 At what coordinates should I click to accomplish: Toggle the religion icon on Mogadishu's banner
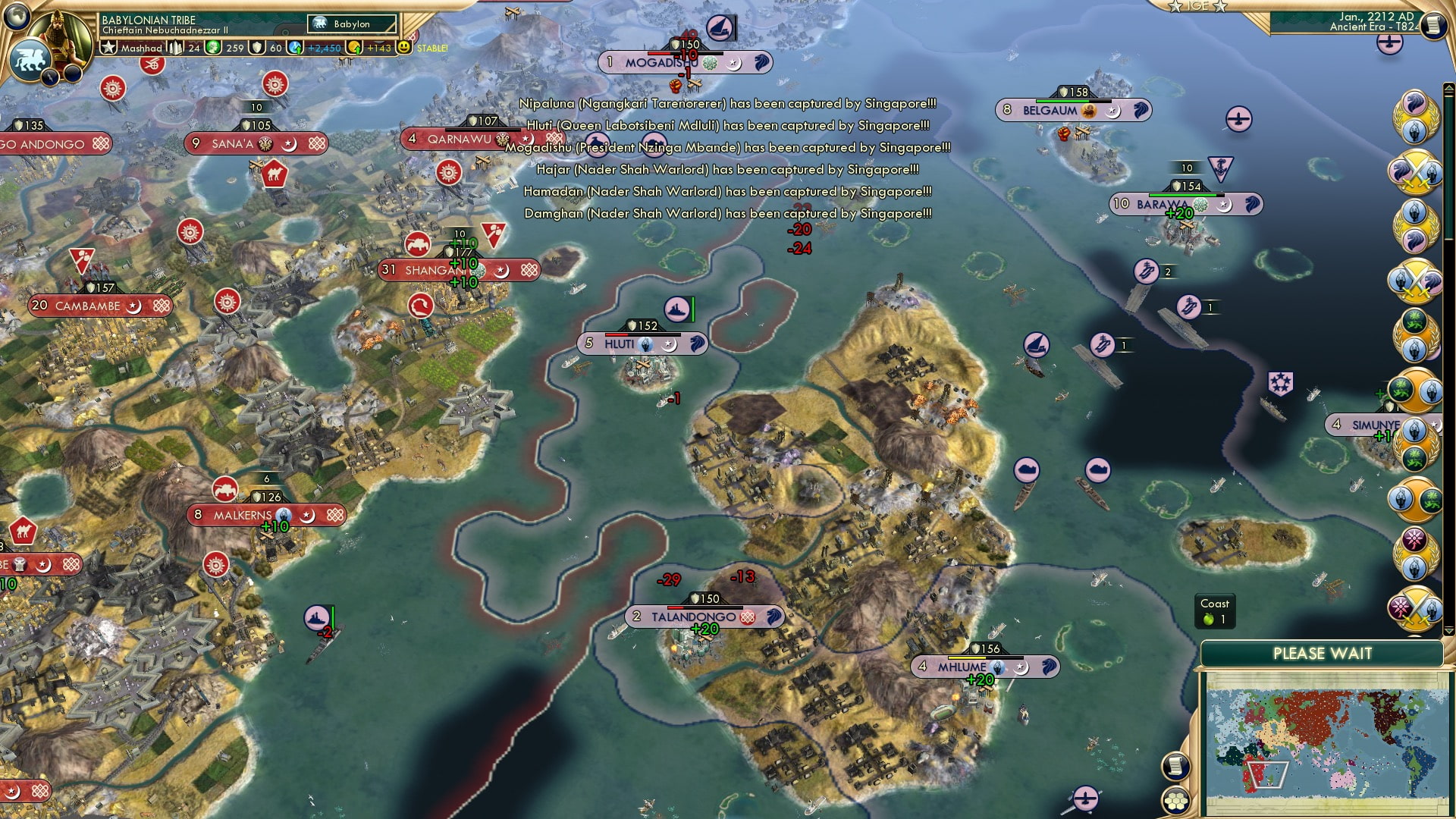710,63
